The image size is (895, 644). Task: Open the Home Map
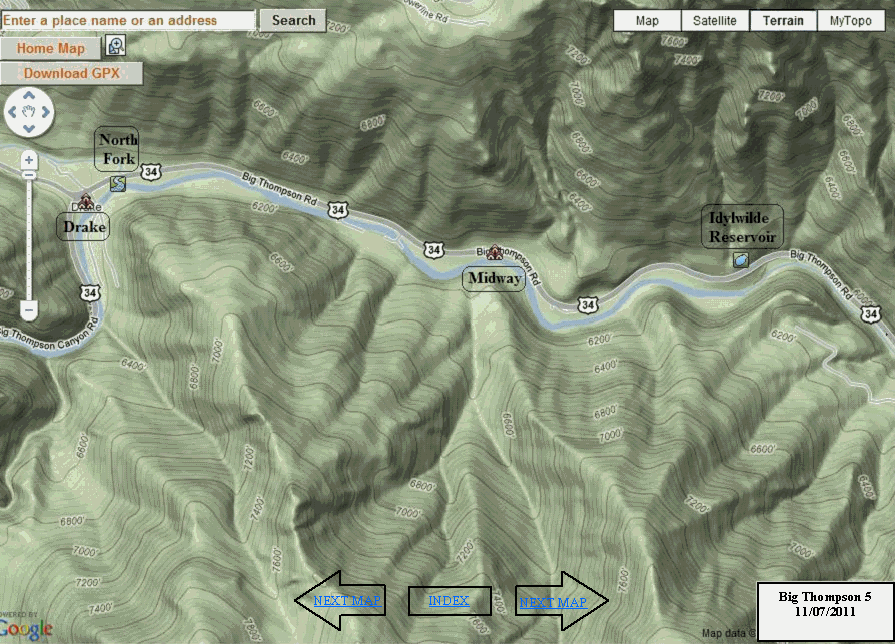50,48
